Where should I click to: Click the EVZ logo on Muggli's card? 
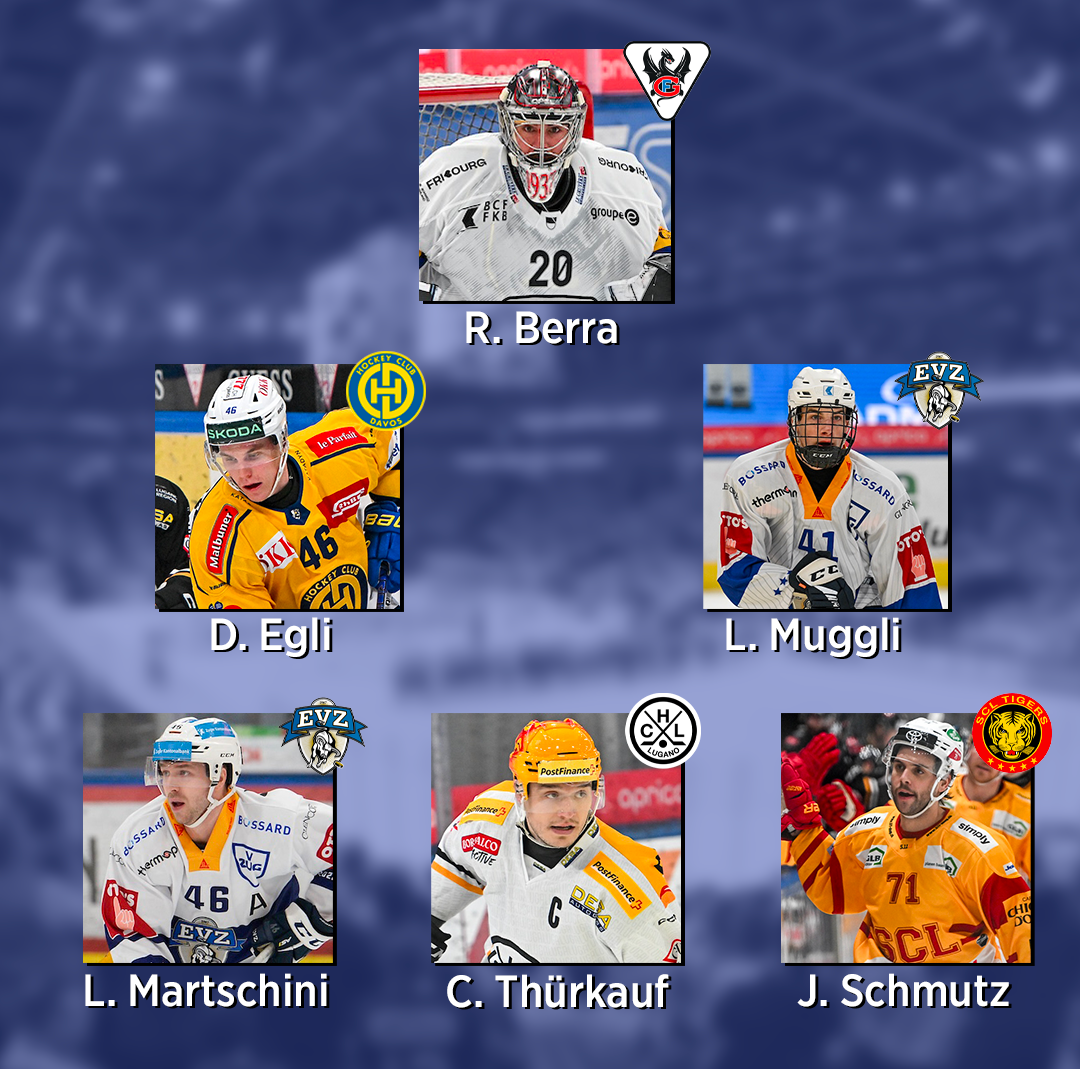tap(938, 390)
